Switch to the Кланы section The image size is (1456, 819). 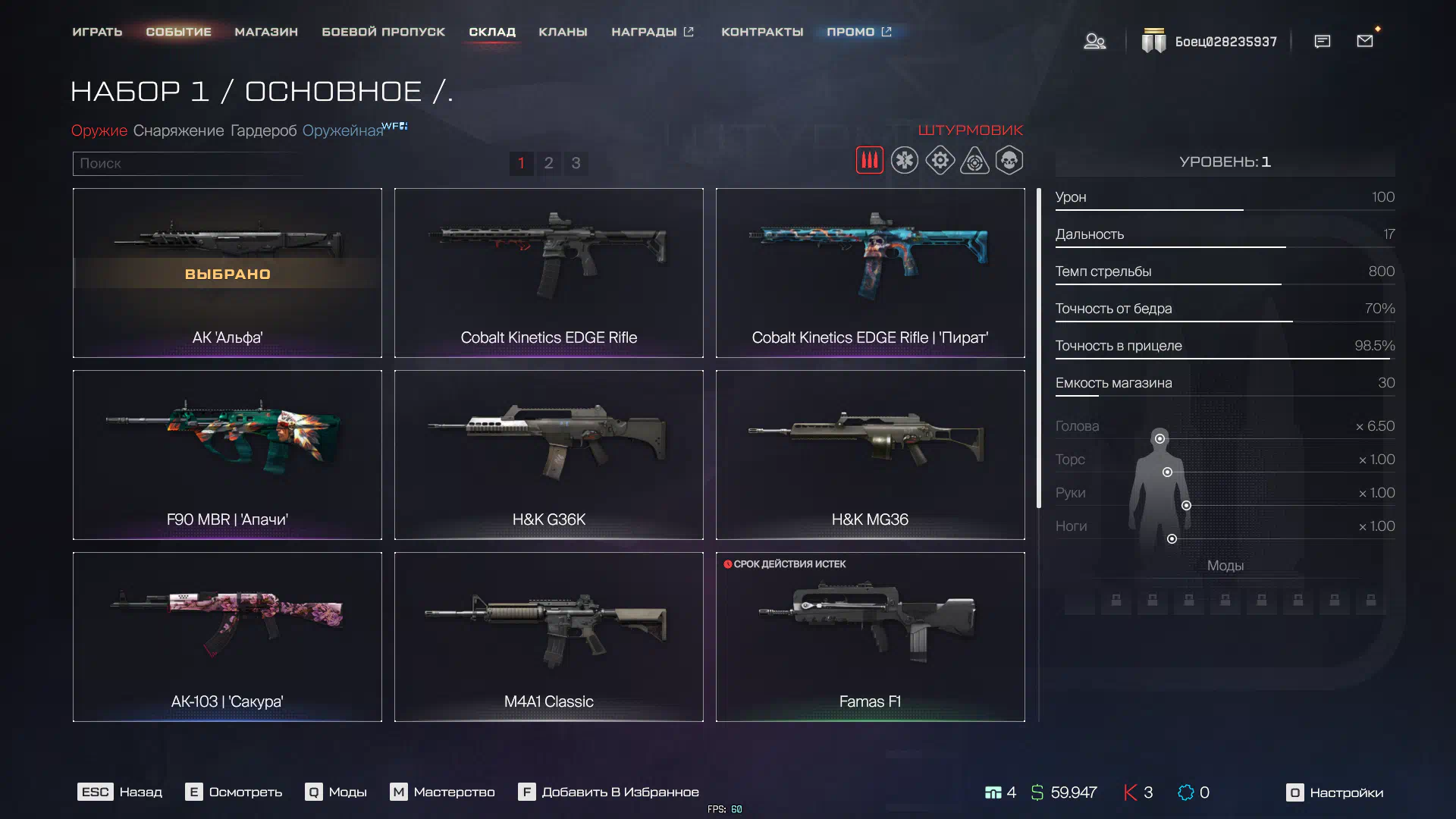pos(563,32)
